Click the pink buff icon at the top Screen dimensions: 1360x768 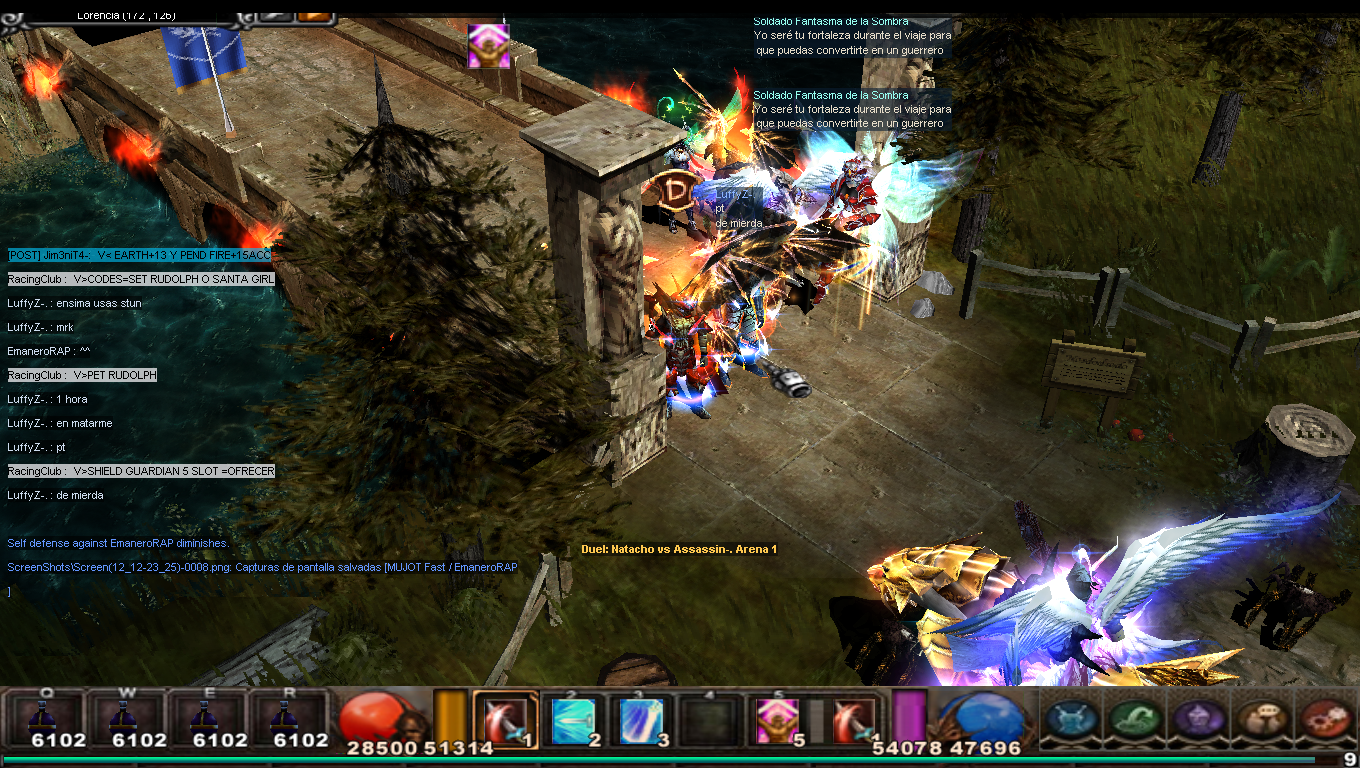point(489,46)
